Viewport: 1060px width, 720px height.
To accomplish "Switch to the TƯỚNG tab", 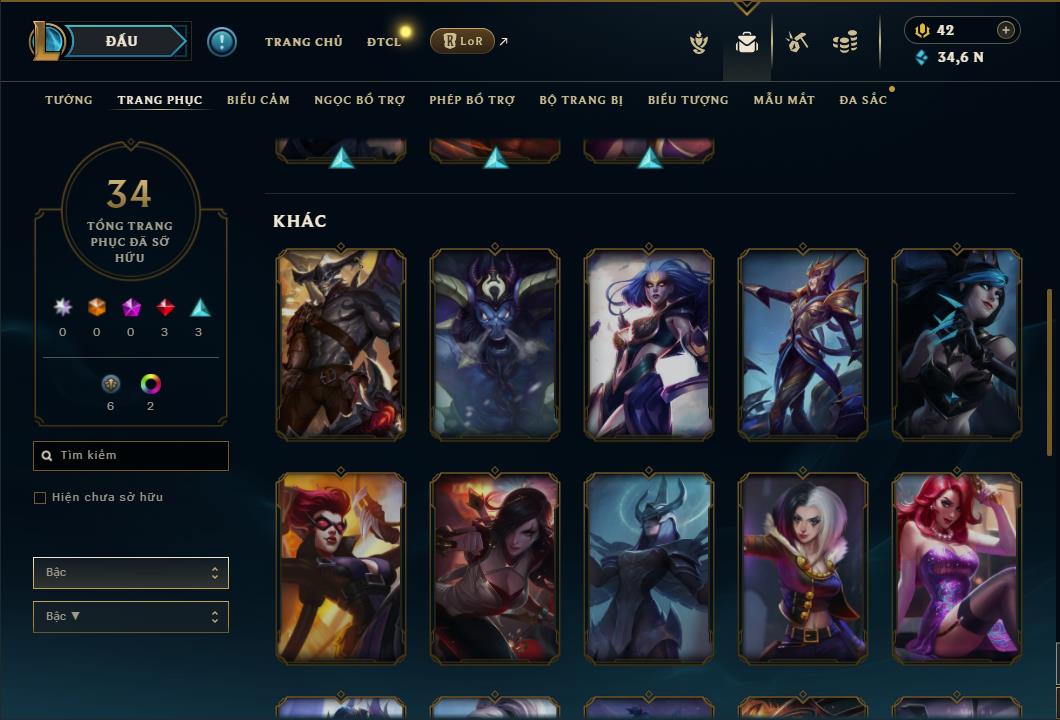I will (x=69, y=100).
